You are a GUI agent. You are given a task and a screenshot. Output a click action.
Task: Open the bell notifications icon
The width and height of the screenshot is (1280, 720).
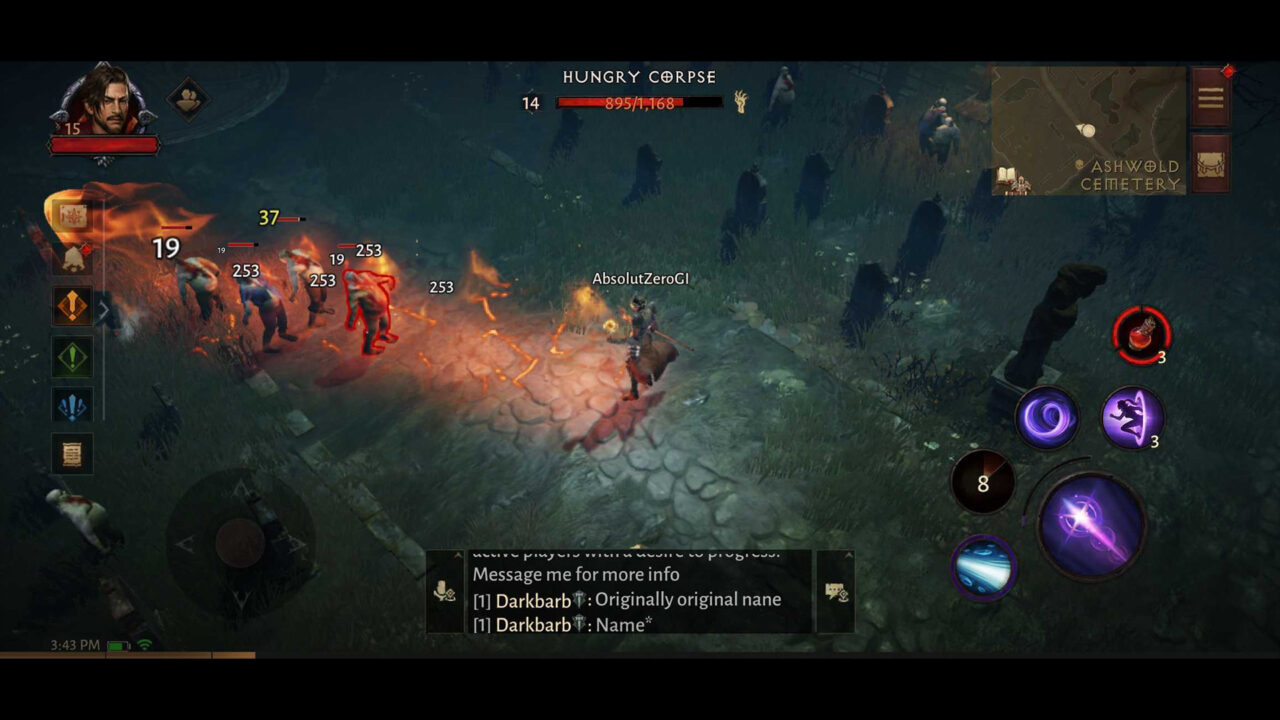pos(73,259)
